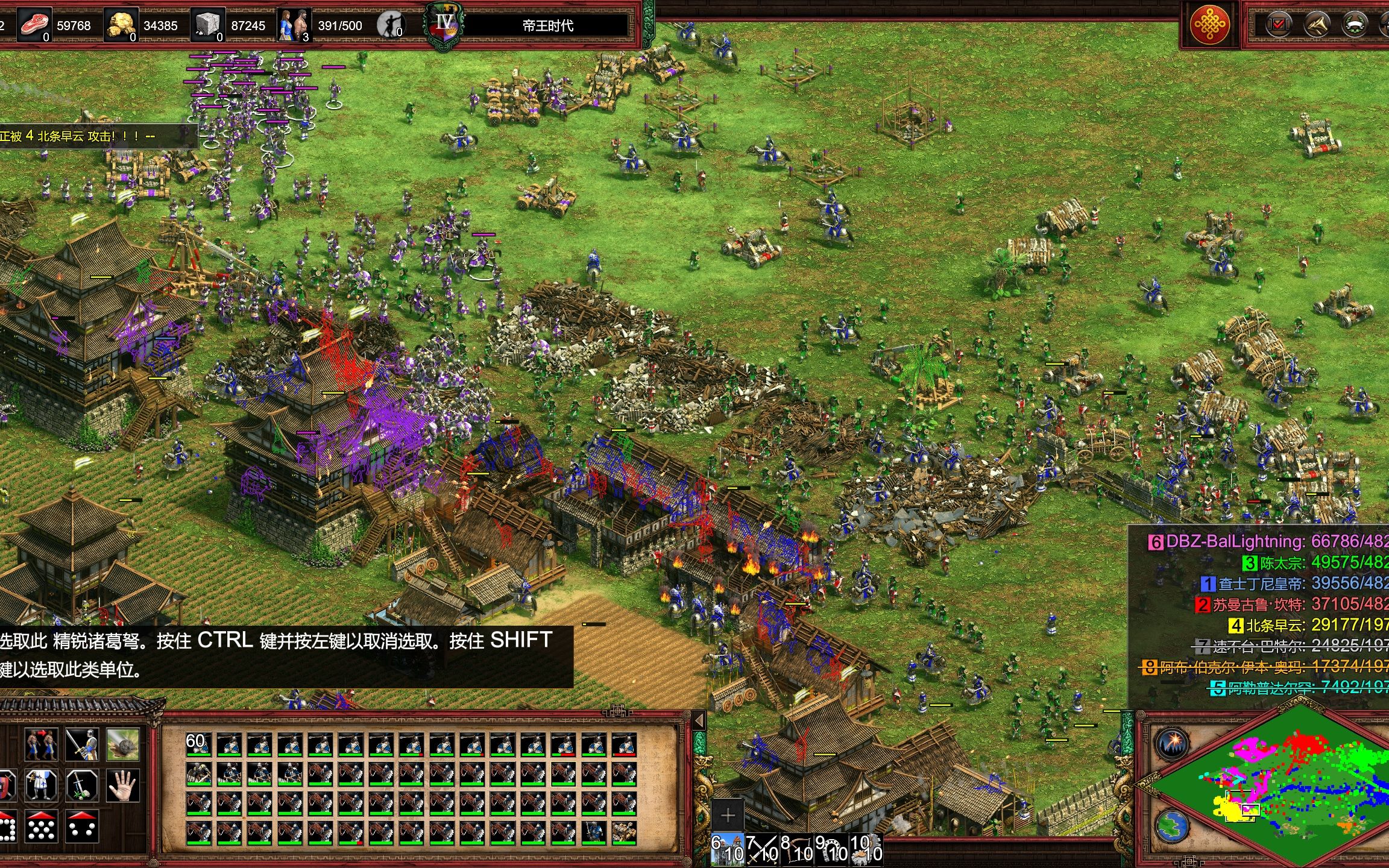Choose the flank four-dot formation
This screenshot has height=868, width=1389.
click(82, 826)
